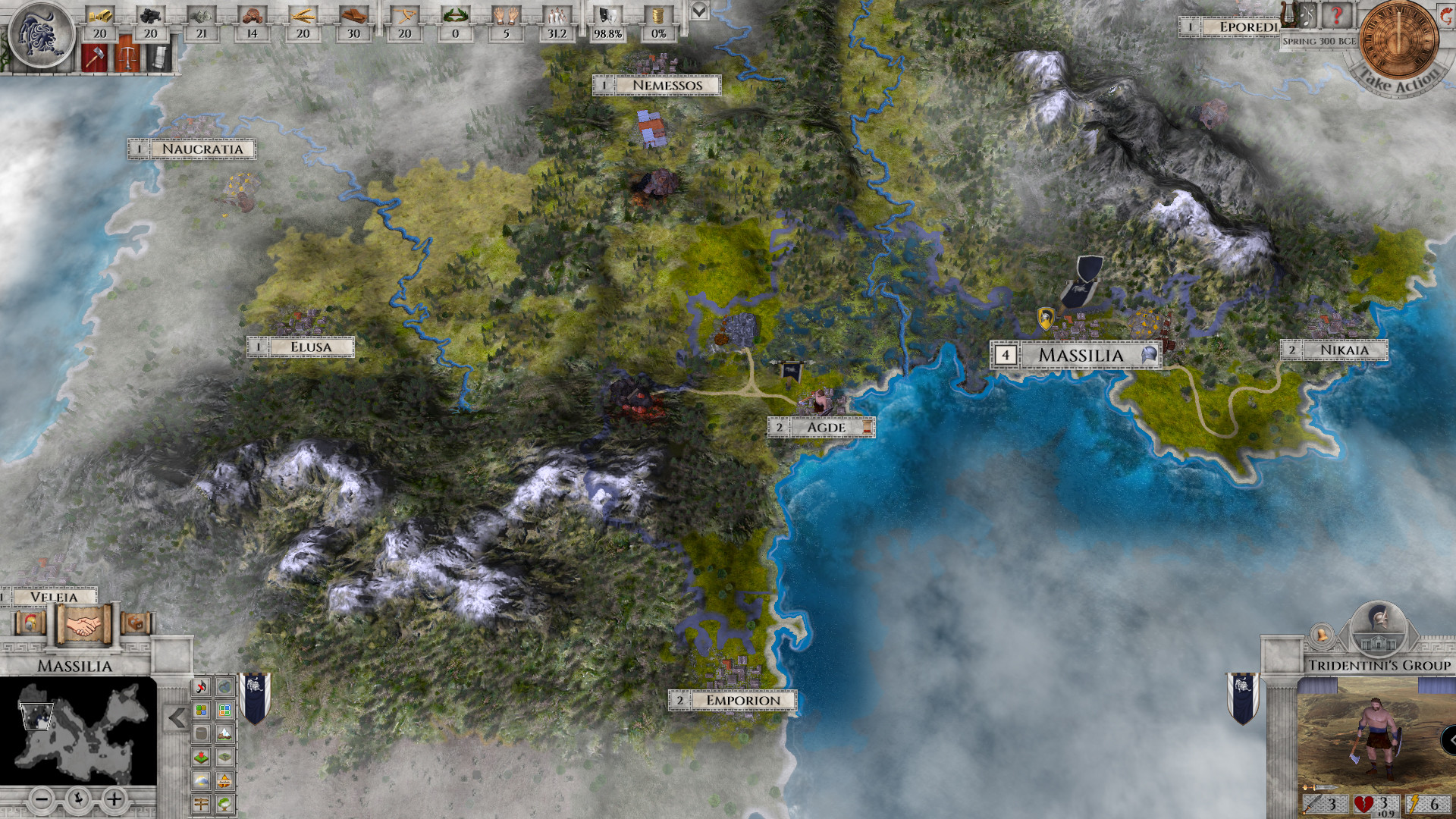Select the gold bars resource icon

[100, 16]
